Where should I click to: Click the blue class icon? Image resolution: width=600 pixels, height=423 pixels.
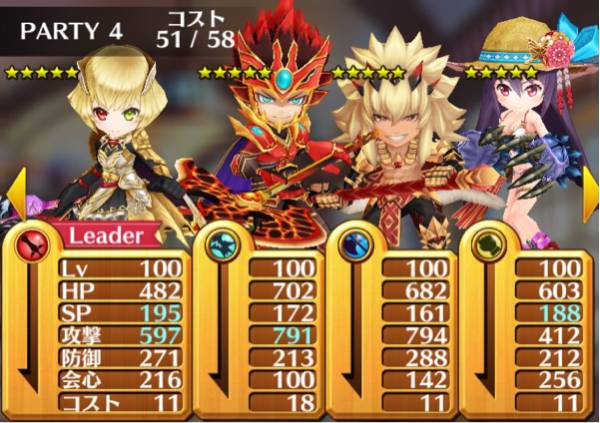click(x=356, y=244)
